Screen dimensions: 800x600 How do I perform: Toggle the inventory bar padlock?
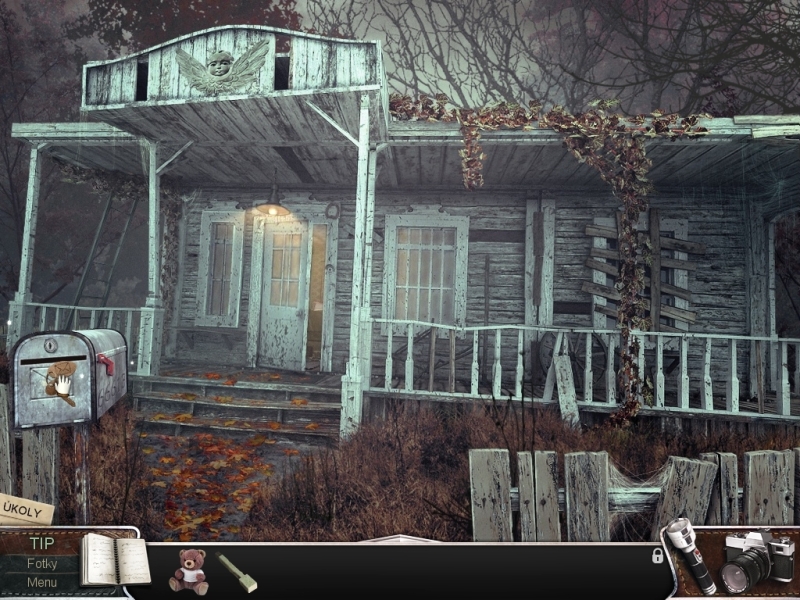pos(657,555)
